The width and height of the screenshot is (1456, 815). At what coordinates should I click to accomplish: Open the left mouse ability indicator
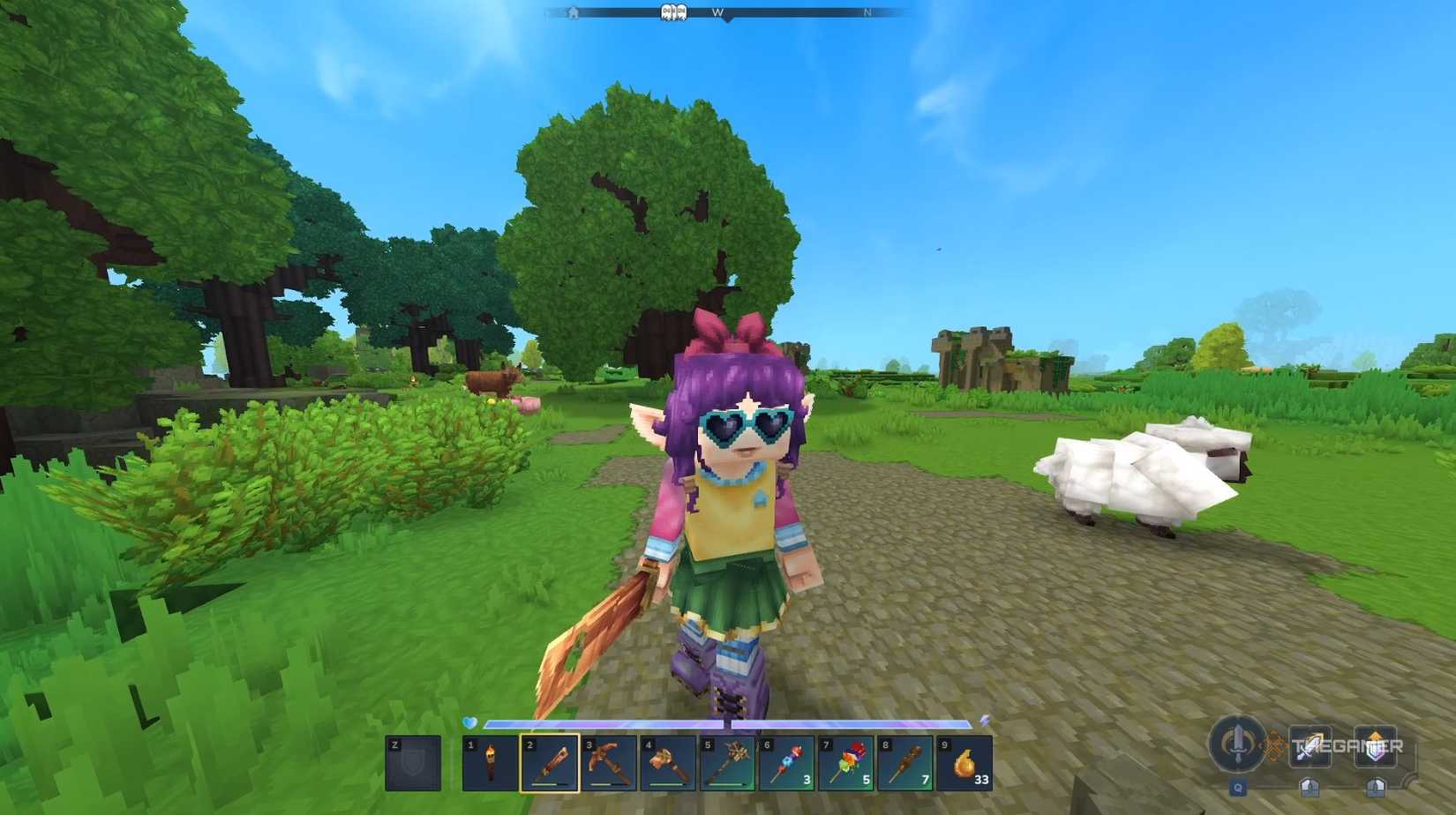tap(1310, 787)
